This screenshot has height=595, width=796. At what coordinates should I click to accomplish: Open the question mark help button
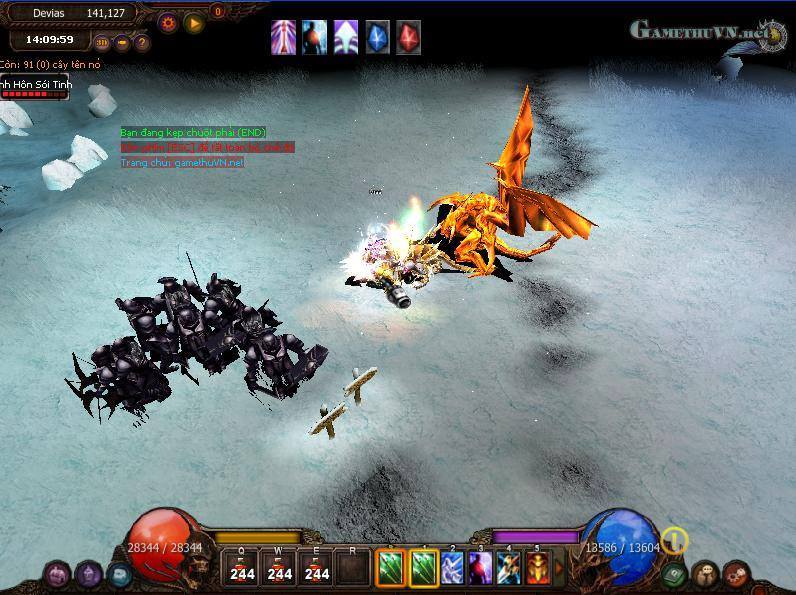(141, 43)
